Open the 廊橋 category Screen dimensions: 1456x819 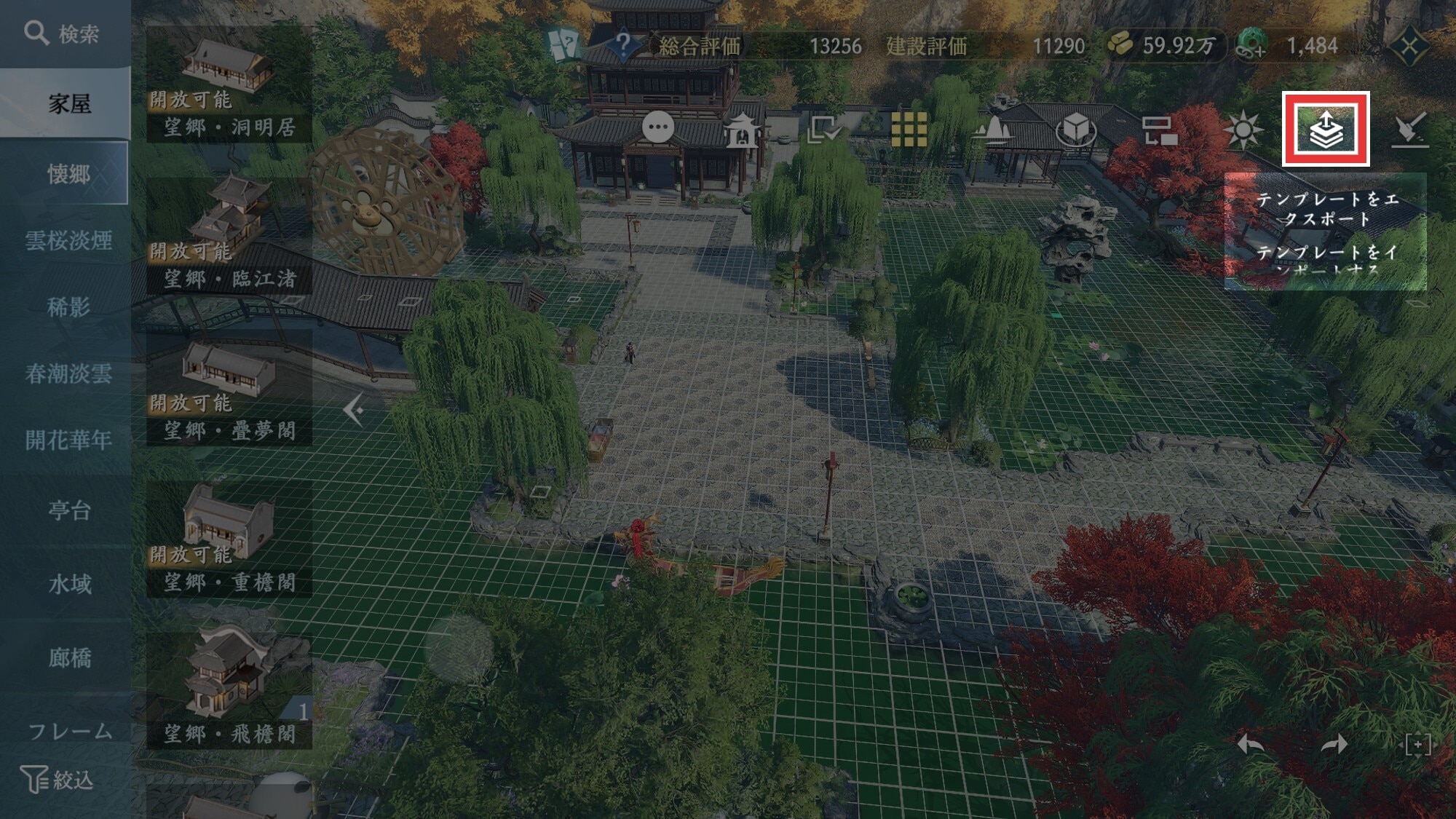[x=69, y=657]
